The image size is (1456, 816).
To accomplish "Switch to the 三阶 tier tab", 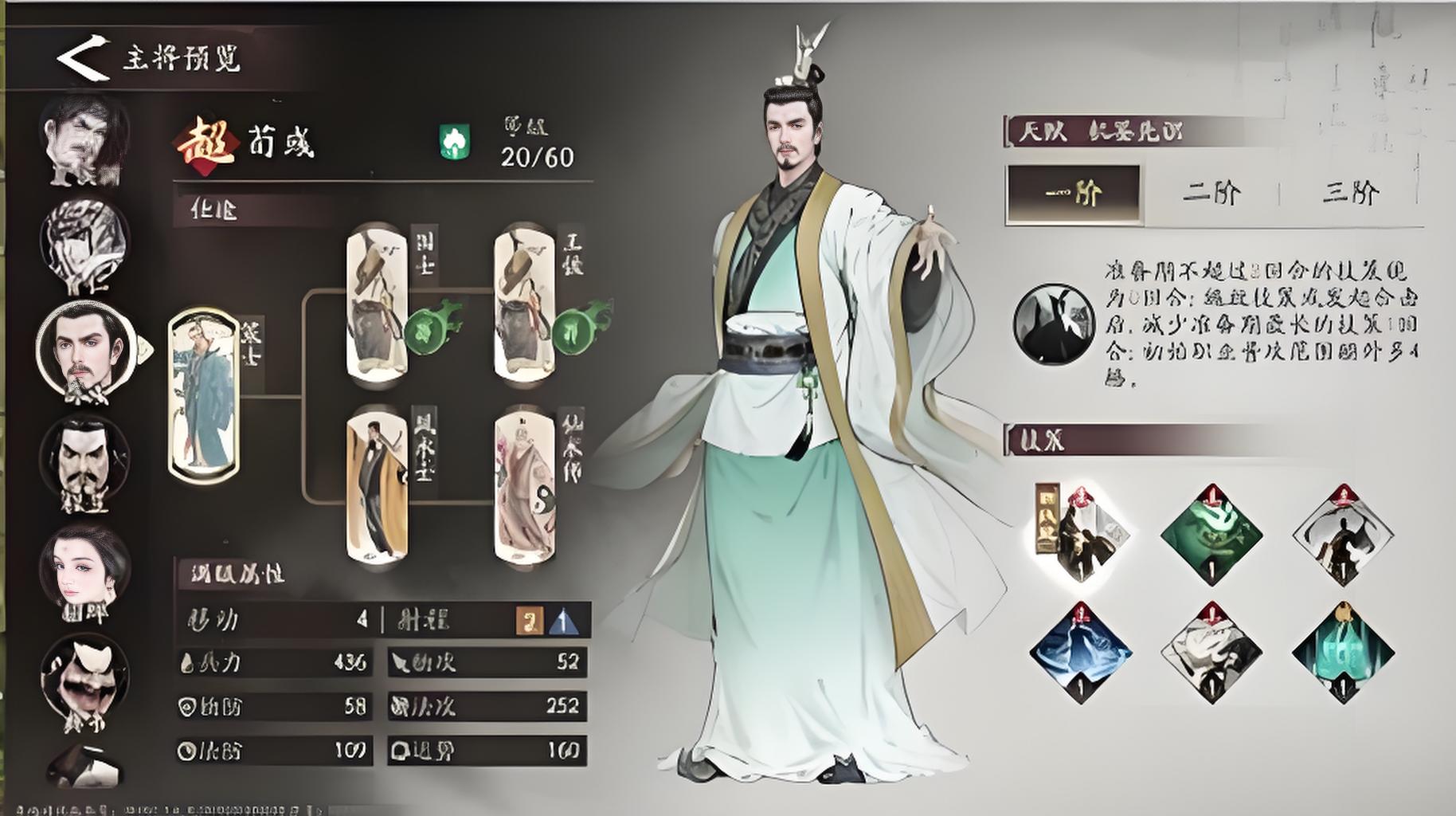I will pos(1350,193).
